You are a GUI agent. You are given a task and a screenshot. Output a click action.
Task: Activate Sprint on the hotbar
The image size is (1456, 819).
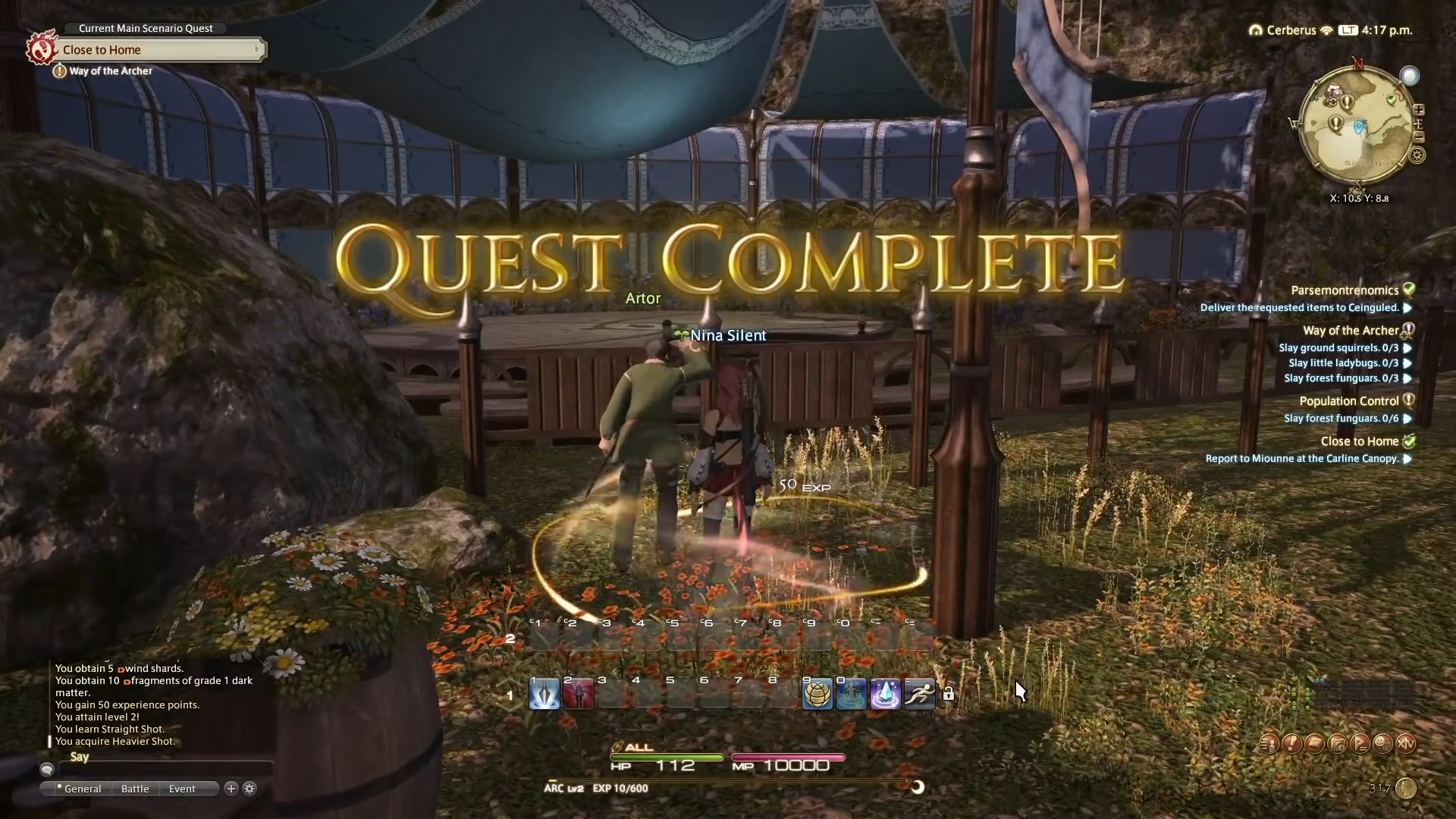[919, 694]
